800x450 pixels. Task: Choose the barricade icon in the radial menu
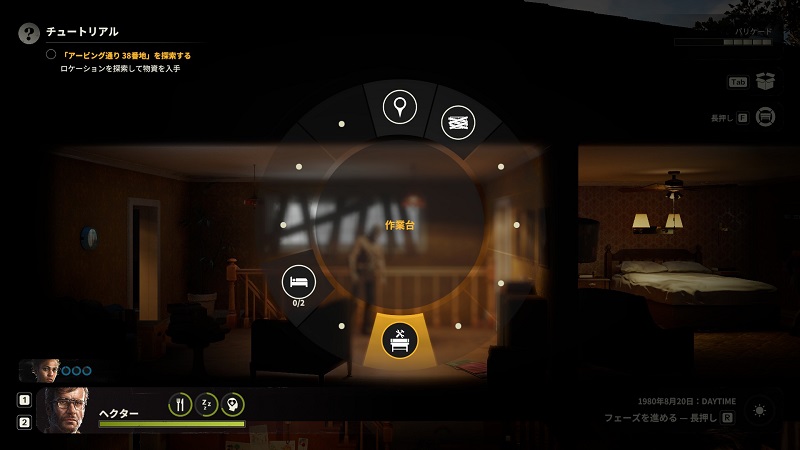tap(457, 122)
